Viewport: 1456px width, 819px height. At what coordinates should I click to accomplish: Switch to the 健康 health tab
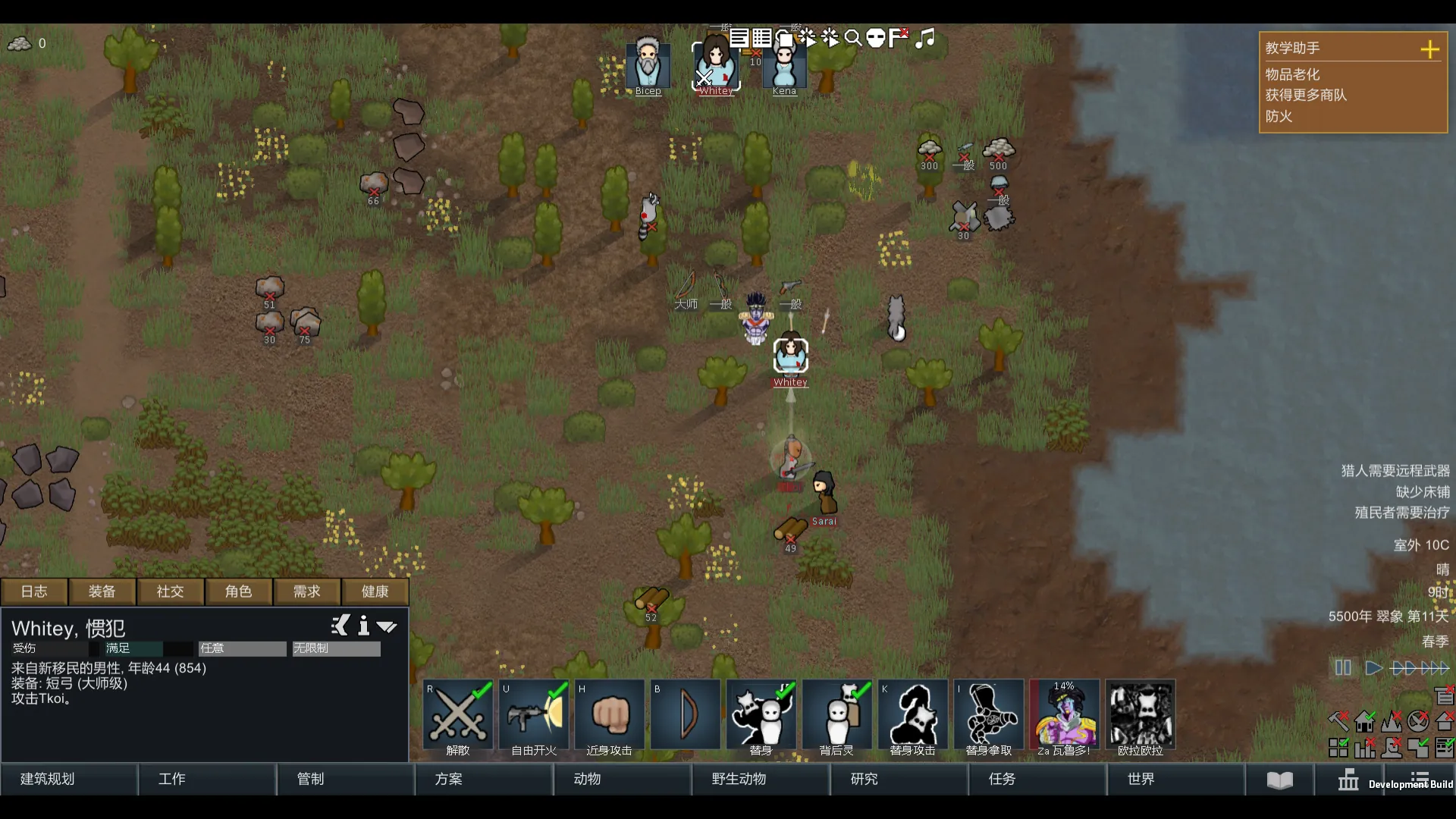point(375,591)
